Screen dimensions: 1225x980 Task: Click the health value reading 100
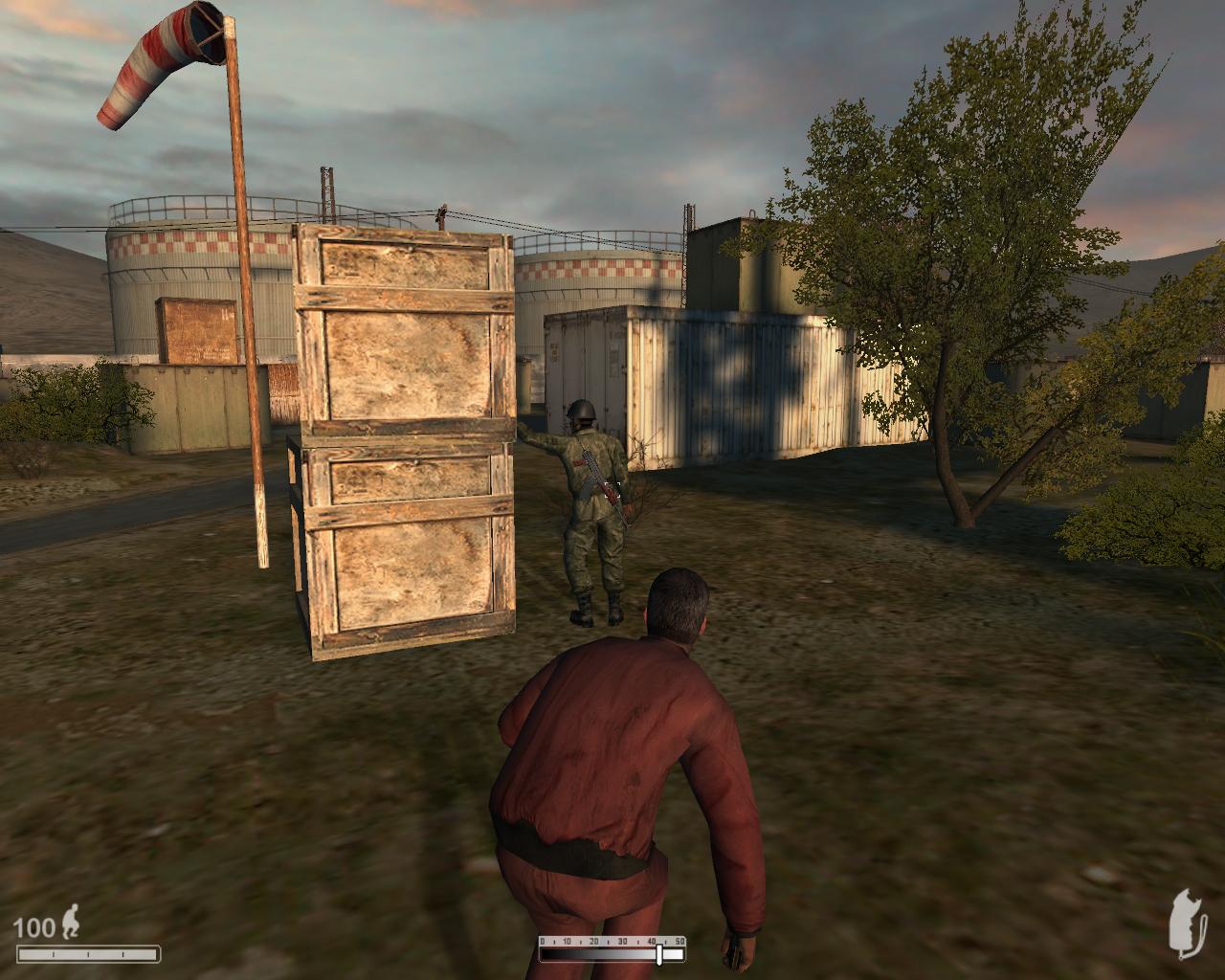click(x=35, y=927)
